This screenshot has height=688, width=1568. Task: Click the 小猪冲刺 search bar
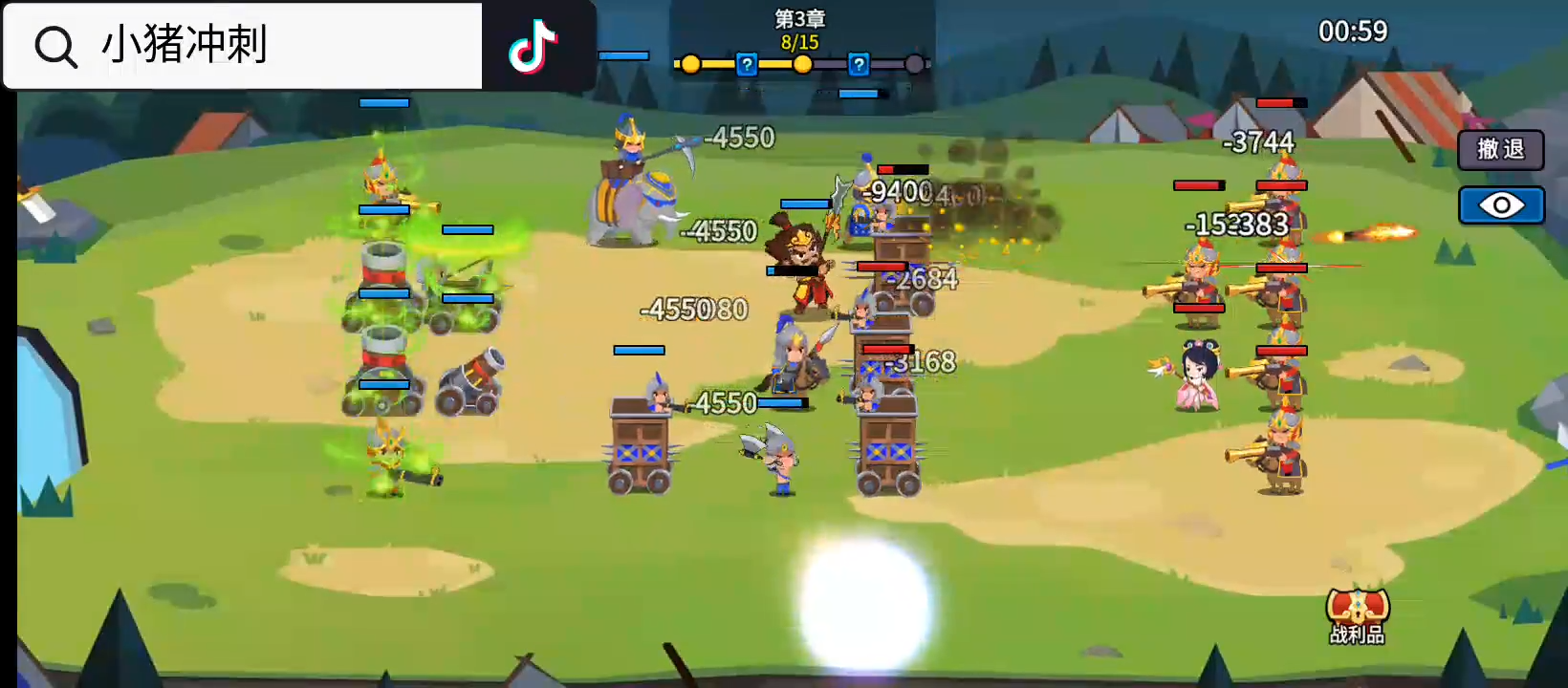pyautogui.click(x=244, y=46)
